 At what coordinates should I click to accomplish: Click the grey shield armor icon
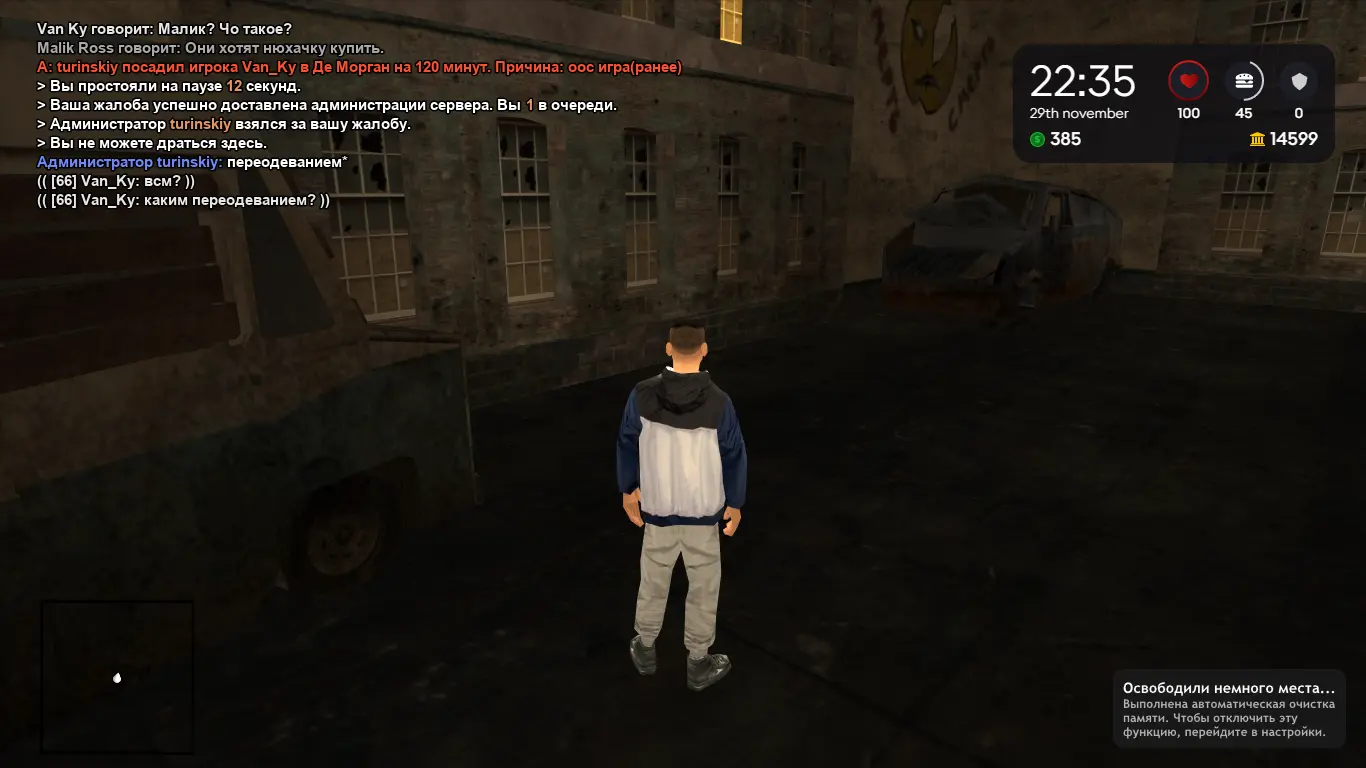coord(1298,80)
